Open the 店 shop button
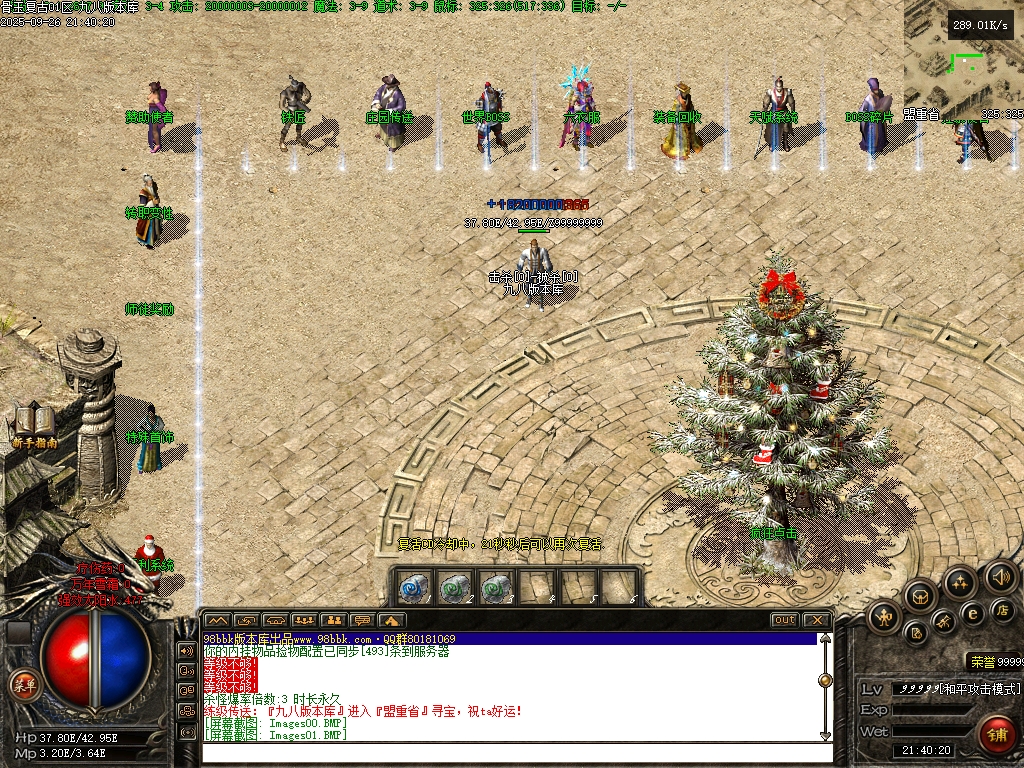This screenshot has width=1024, height=768. [x=1001, y=609]
